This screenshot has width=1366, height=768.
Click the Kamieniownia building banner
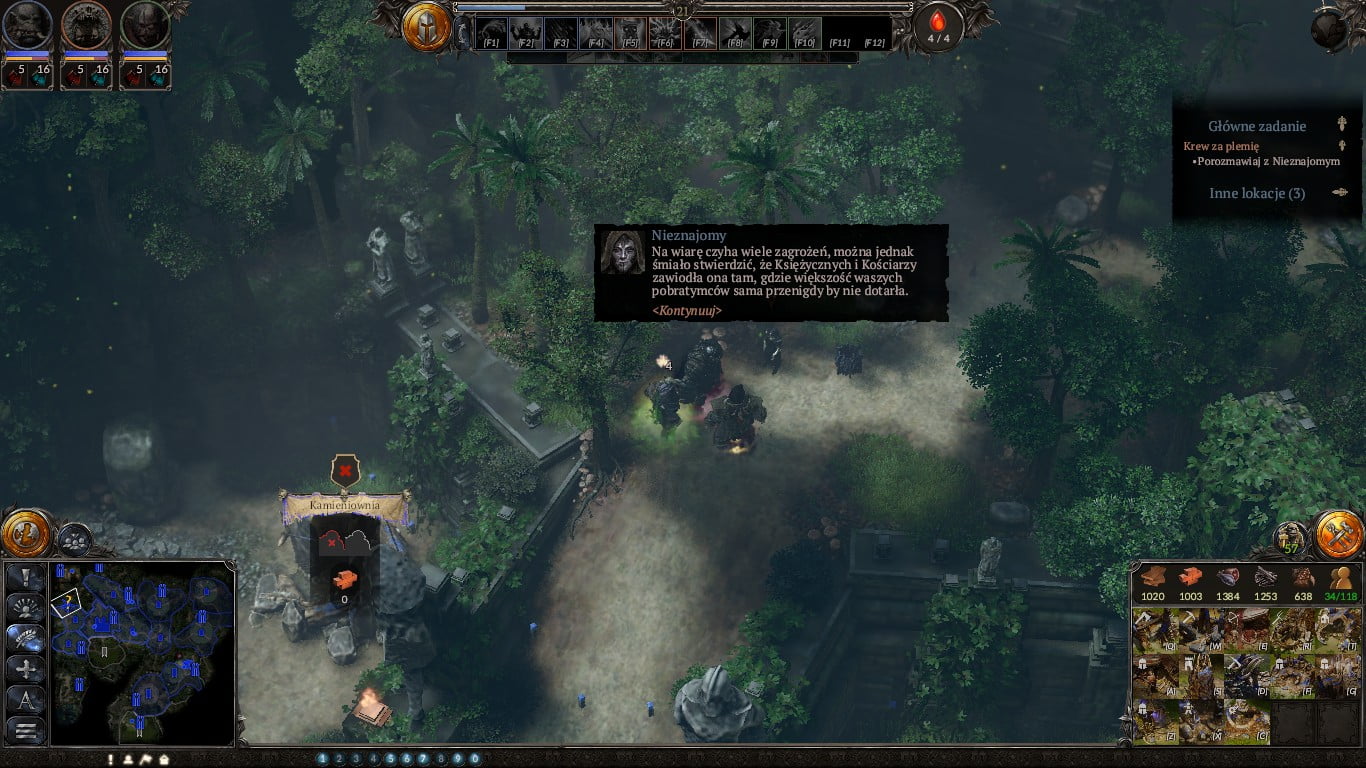click(x=345, y=506)
